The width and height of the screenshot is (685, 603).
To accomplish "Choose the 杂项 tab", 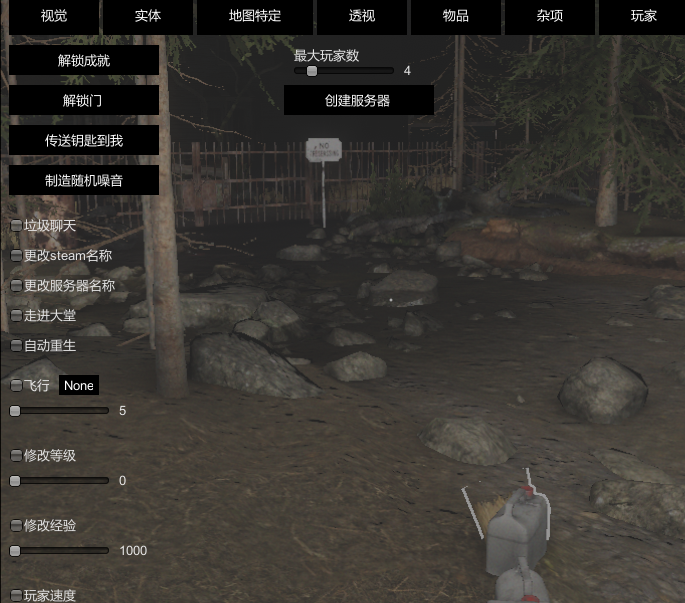I will point(551,17).
